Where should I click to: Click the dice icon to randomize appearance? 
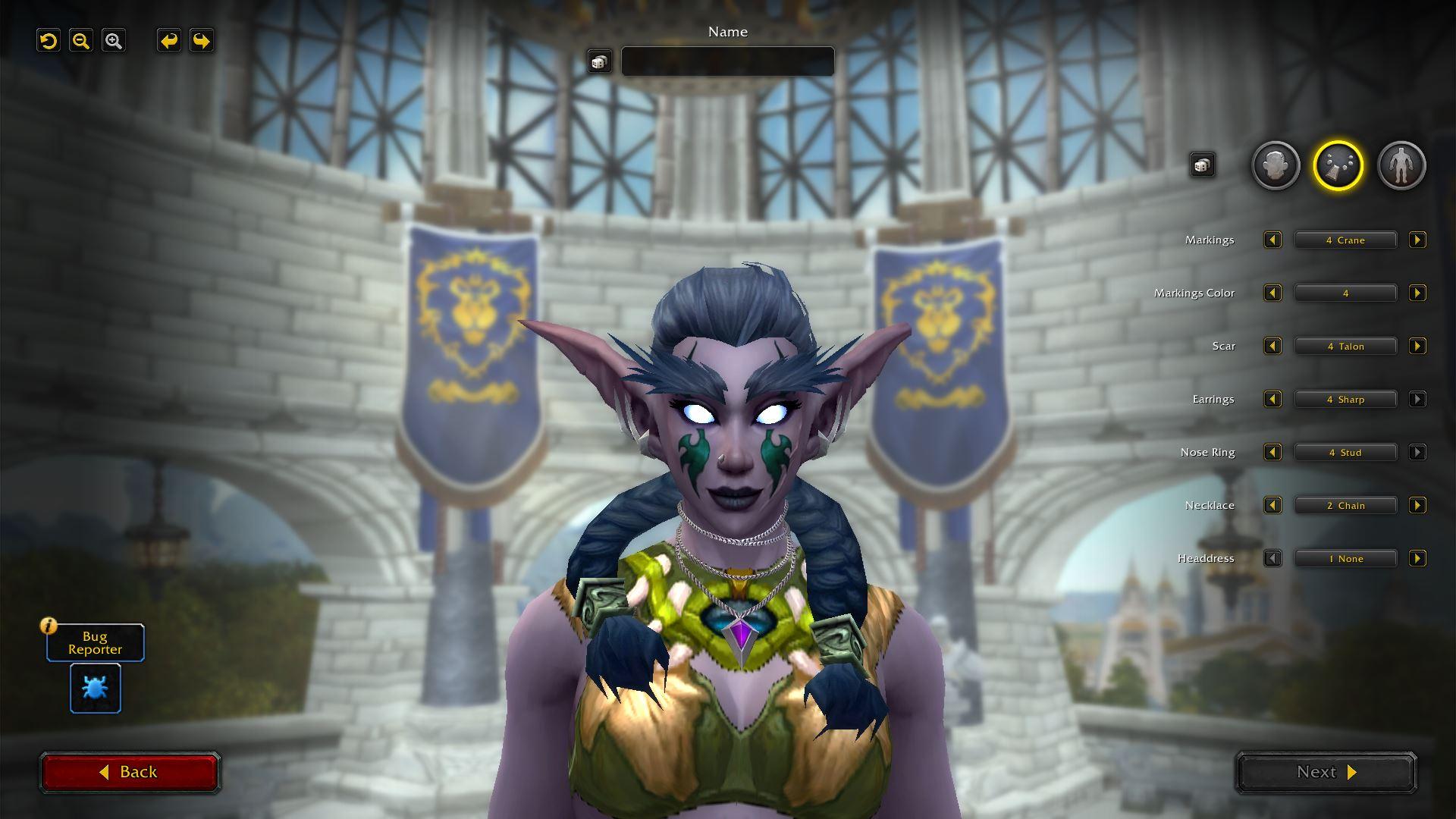(1202, 164)
